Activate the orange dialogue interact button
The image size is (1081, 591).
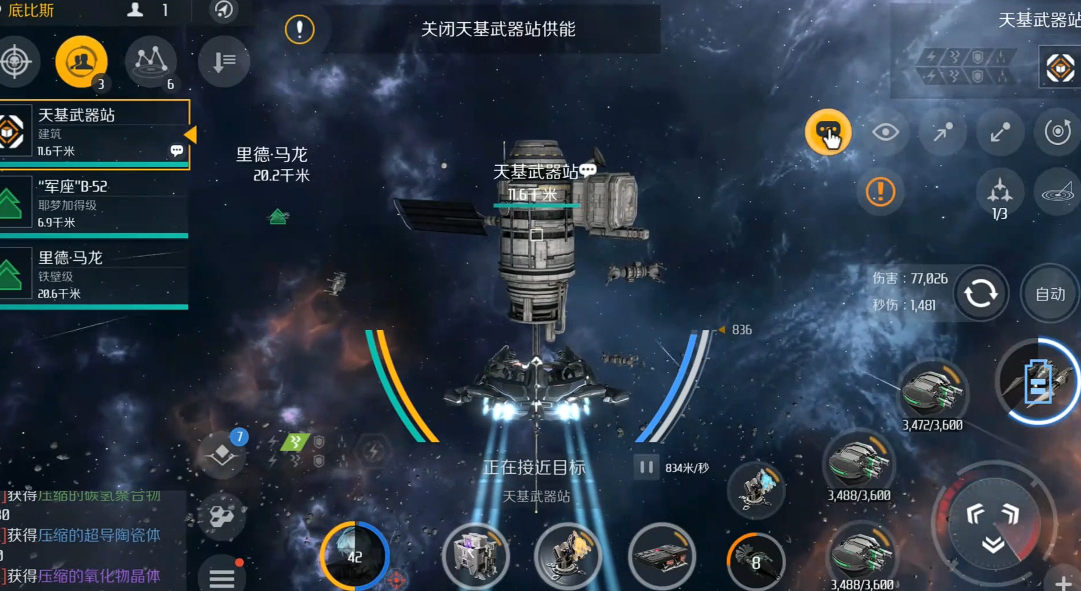tap(828, 132)
